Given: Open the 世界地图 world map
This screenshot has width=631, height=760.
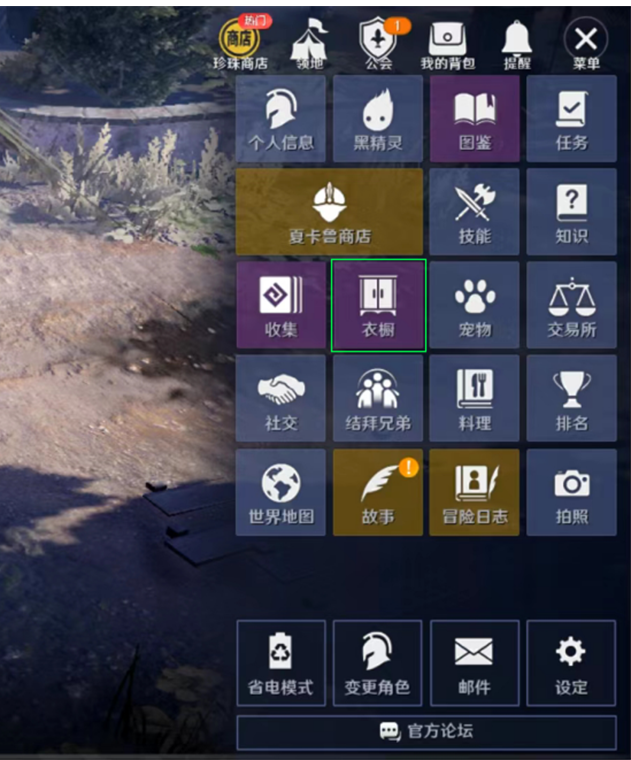Looking at the screenshot, I should (x=281, y=492).
